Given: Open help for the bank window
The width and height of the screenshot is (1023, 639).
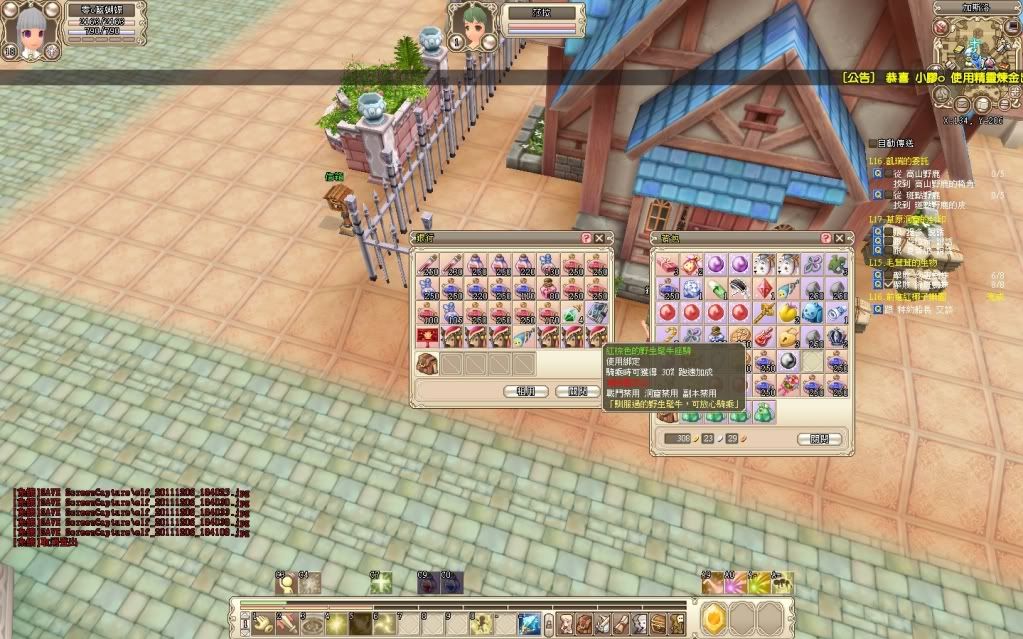Looking at the screenshot, I should click(x=586, y=238).
